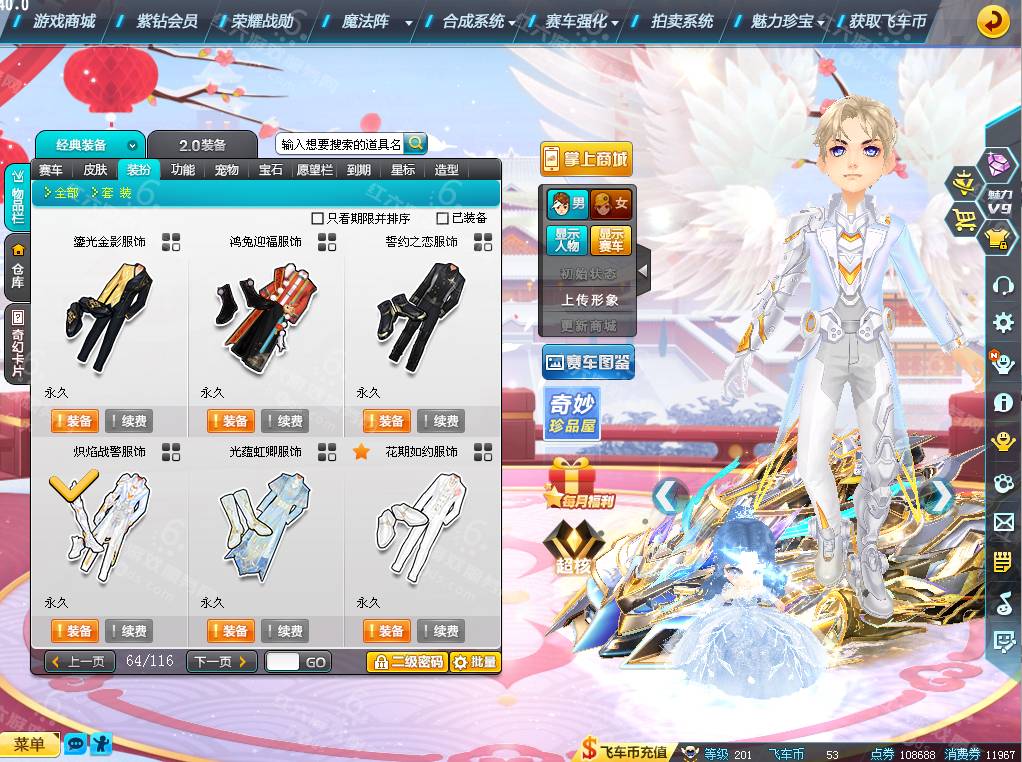
Task: Click the item search text field
Action: click(340, 145)
